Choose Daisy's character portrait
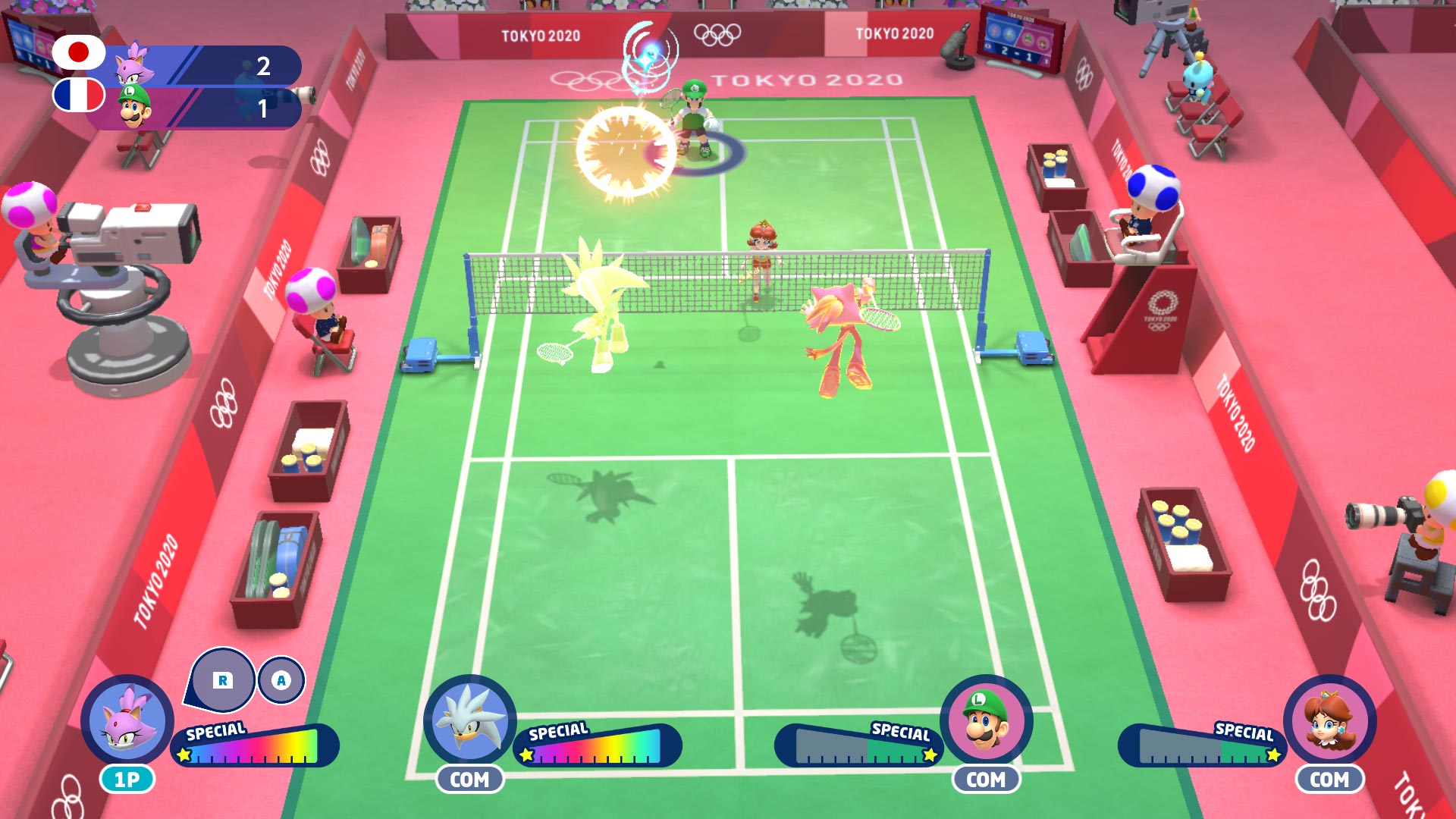The image size is (1456, 819). [1329, 720]
